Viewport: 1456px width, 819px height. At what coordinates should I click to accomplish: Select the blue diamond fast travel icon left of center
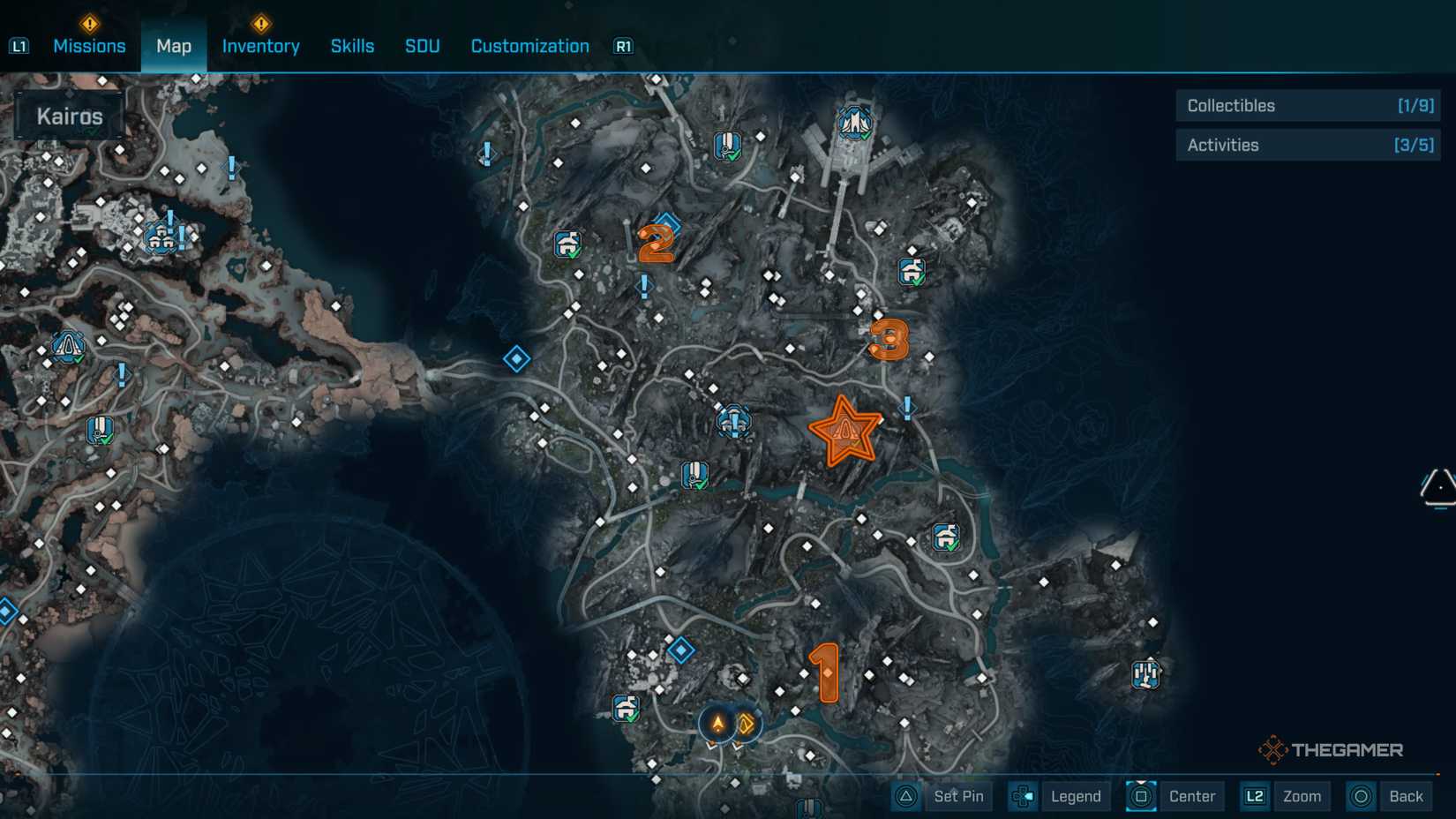coord(515,358)
